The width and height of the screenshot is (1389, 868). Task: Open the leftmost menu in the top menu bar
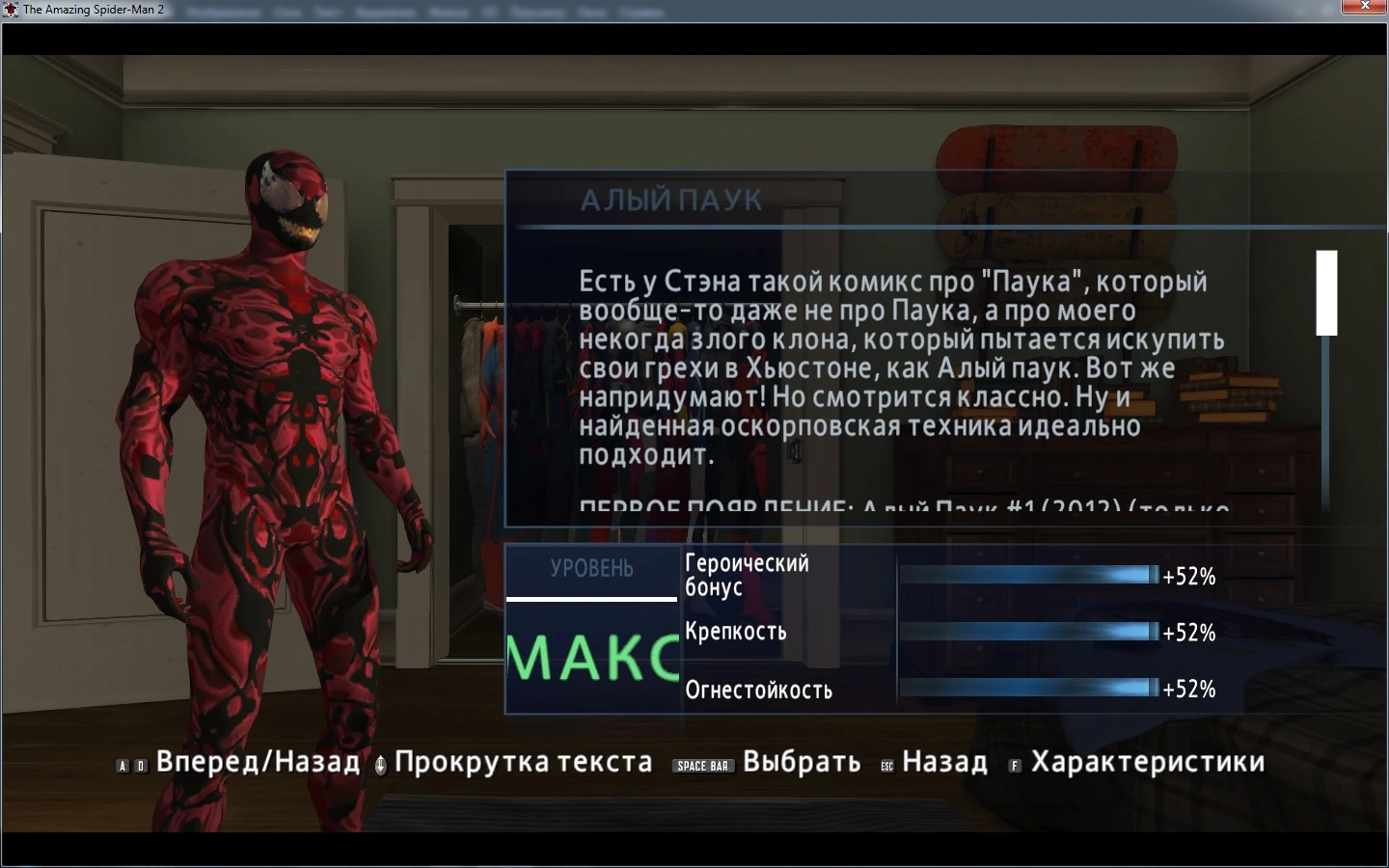click(x=223, y=12)
